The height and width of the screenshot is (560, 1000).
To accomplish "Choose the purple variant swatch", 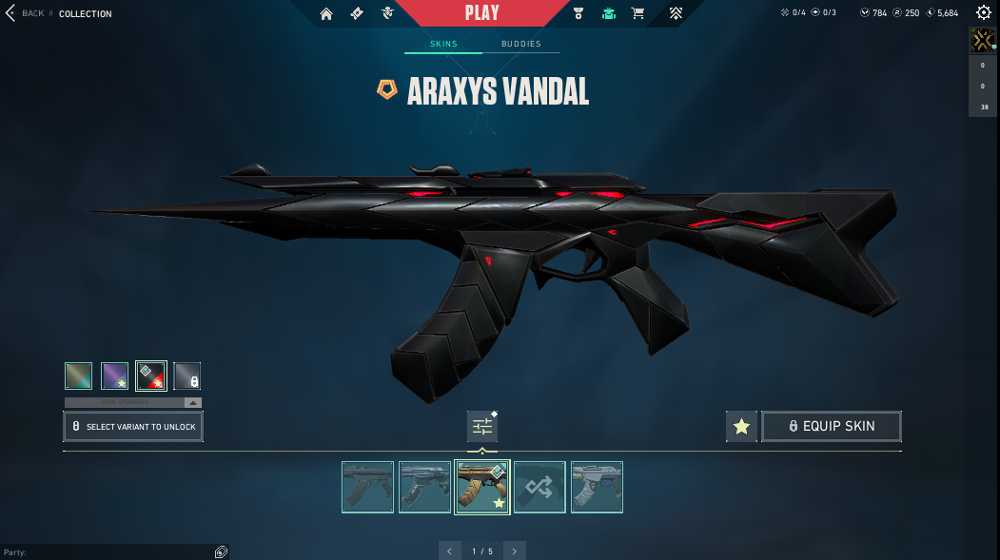I will [x=115, y=376].
